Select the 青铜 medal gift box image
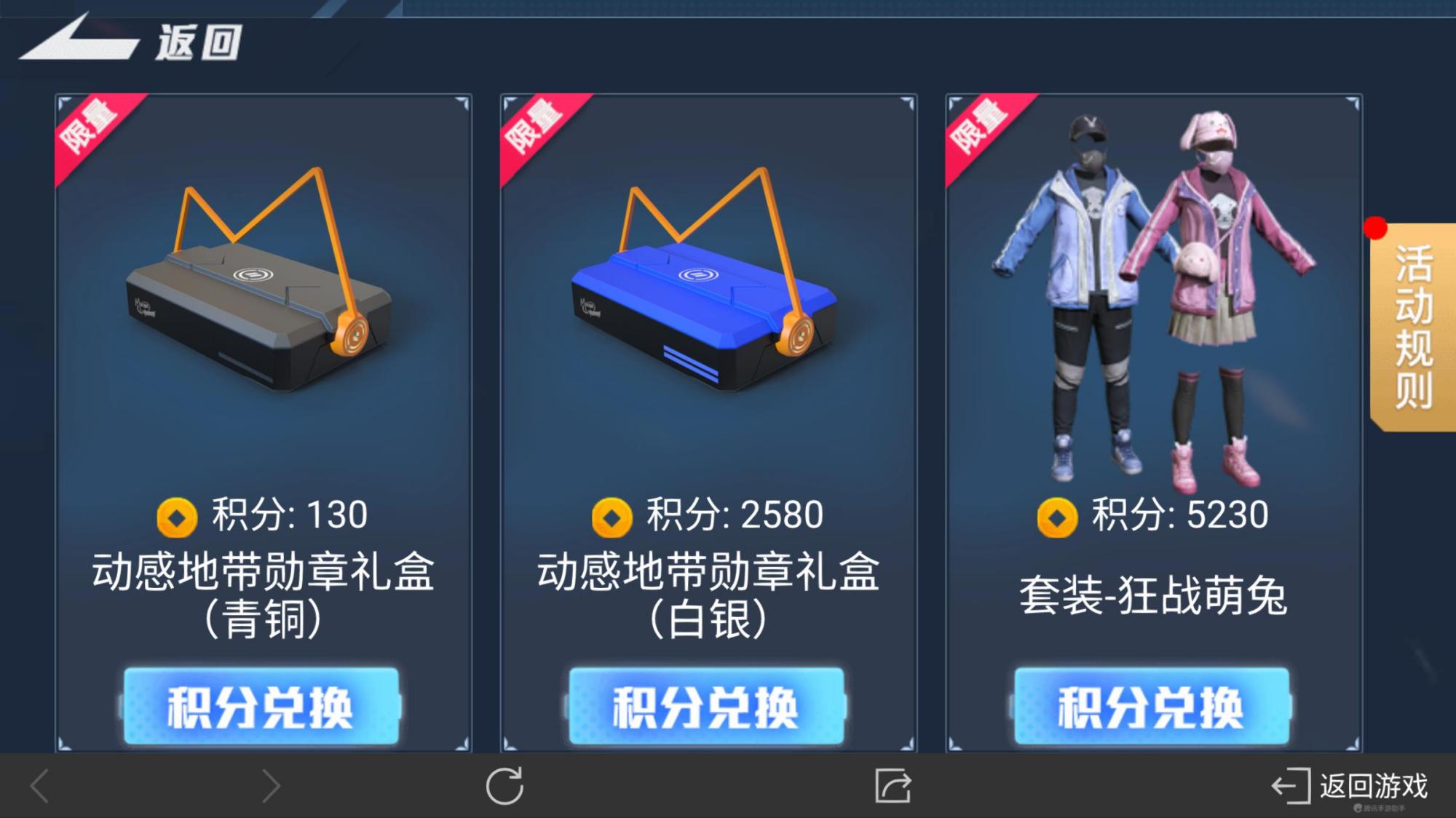Screen dimensions: 1456x818 [x=255, y=291]
